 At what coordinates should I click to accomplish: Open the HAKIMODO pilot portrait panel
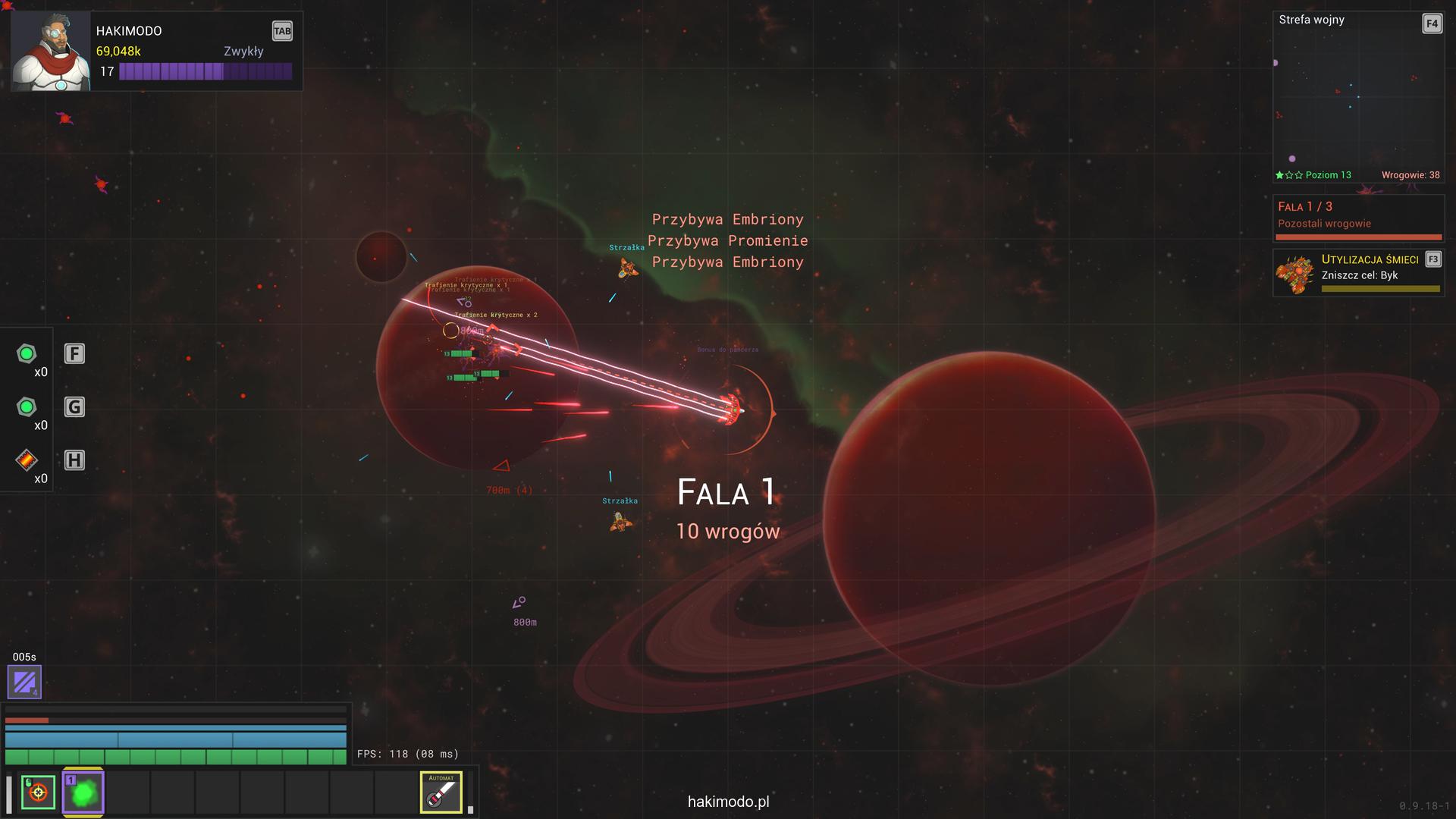51,52
